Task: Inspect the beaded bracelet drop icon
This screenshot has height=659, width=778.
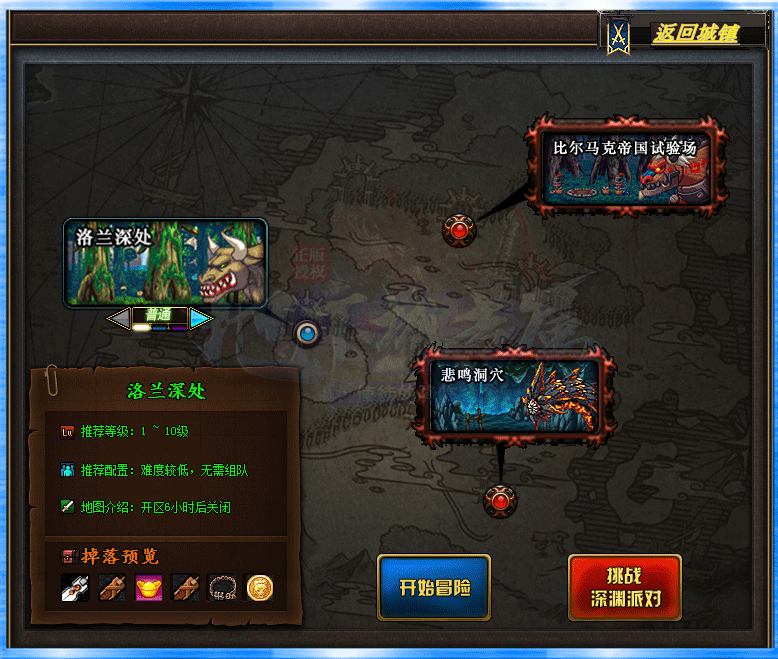Action: click(223, 588)
